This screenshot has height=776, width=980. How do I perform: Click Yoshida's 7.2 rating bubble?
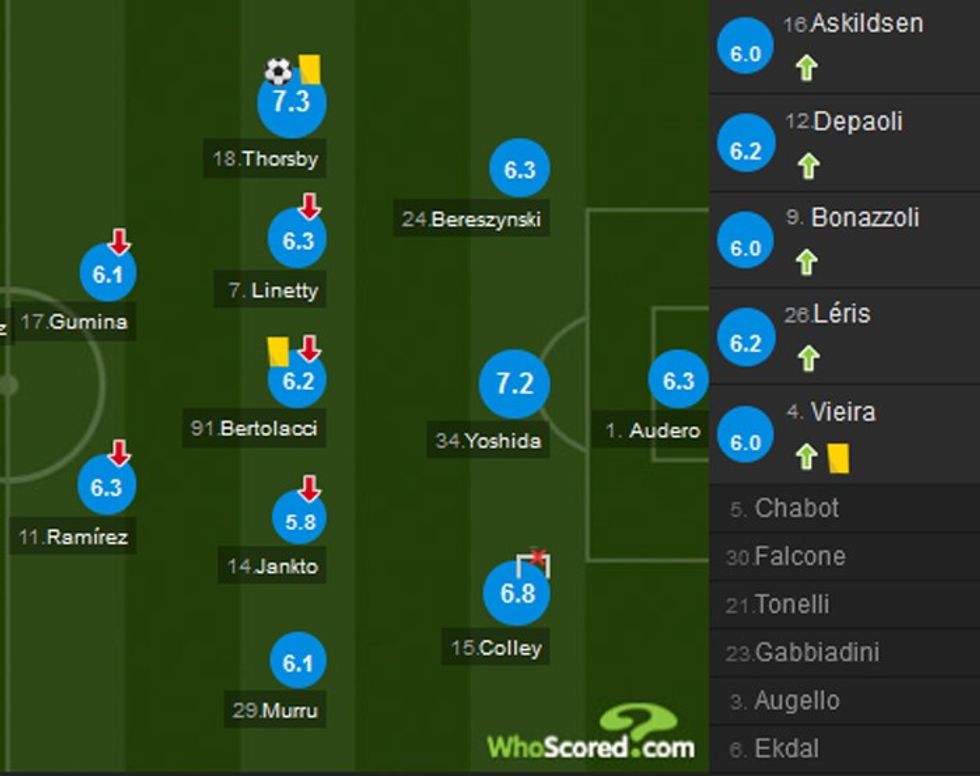click(x=514, y=383)
